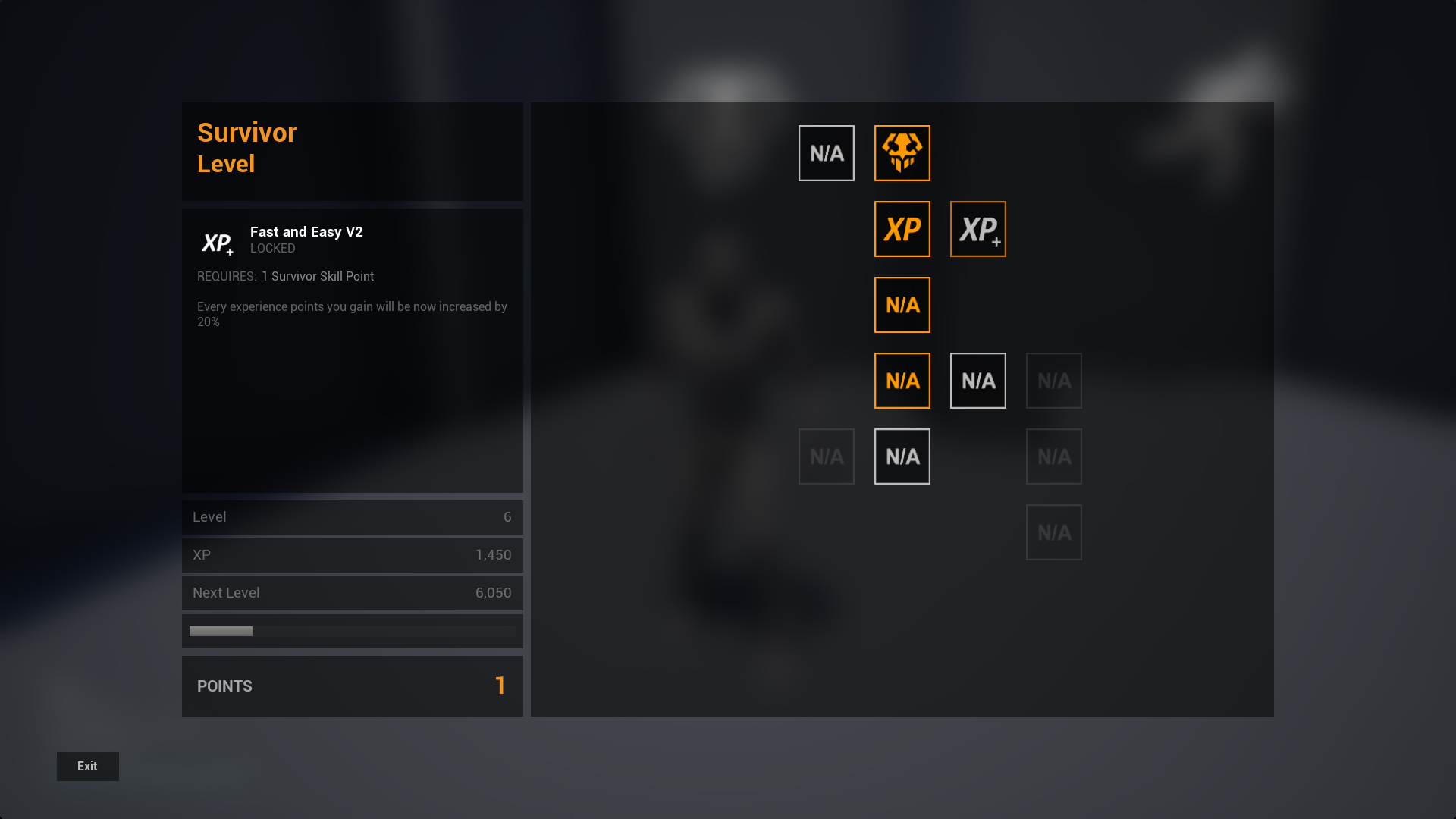The width and height of the screenshot is (1456, 819).
Task: Click the white N/A node in row five
Action: point(902,456)
